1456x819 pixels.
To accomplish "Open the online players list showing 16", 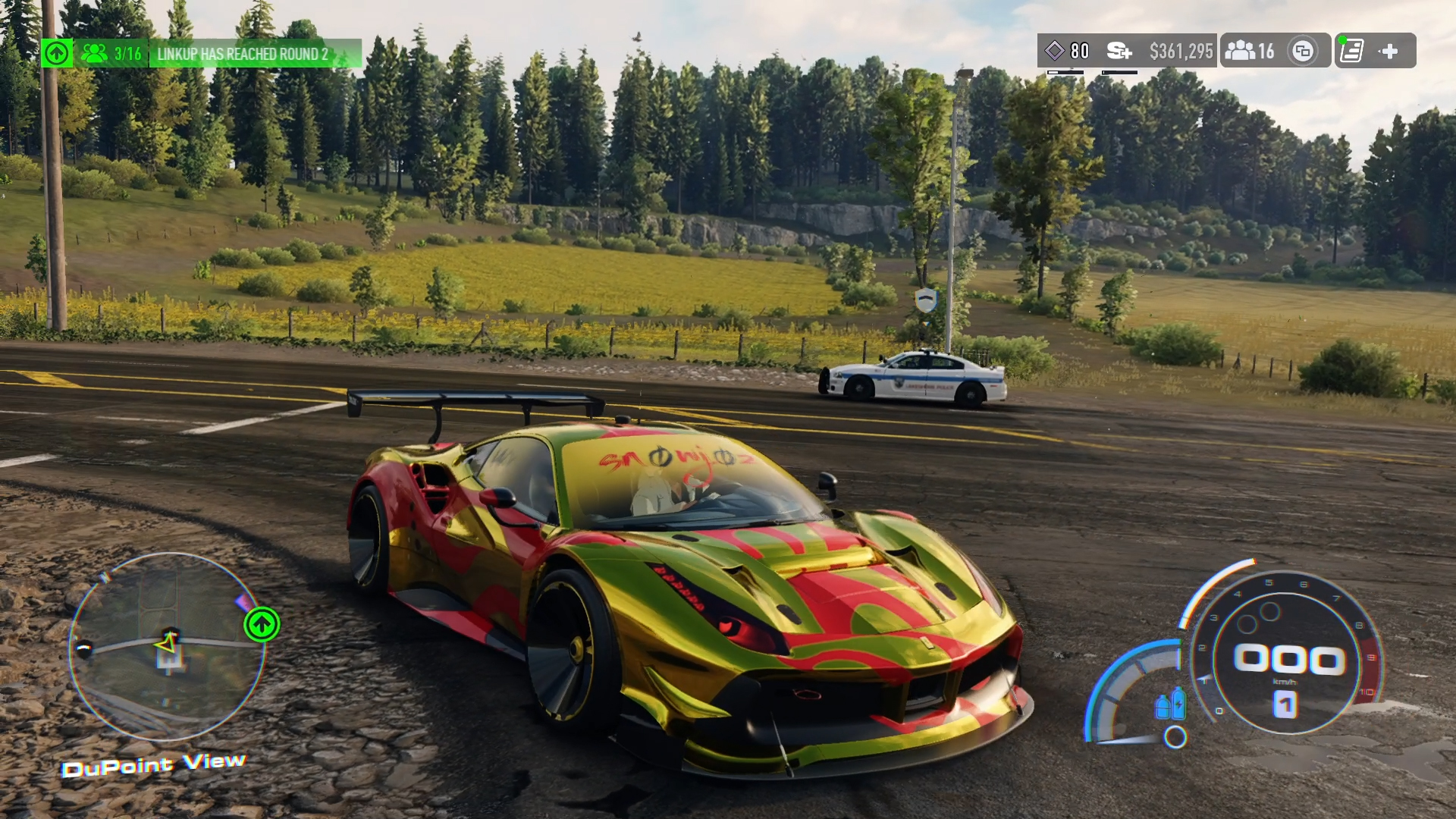I will (x=1250, y=51).
